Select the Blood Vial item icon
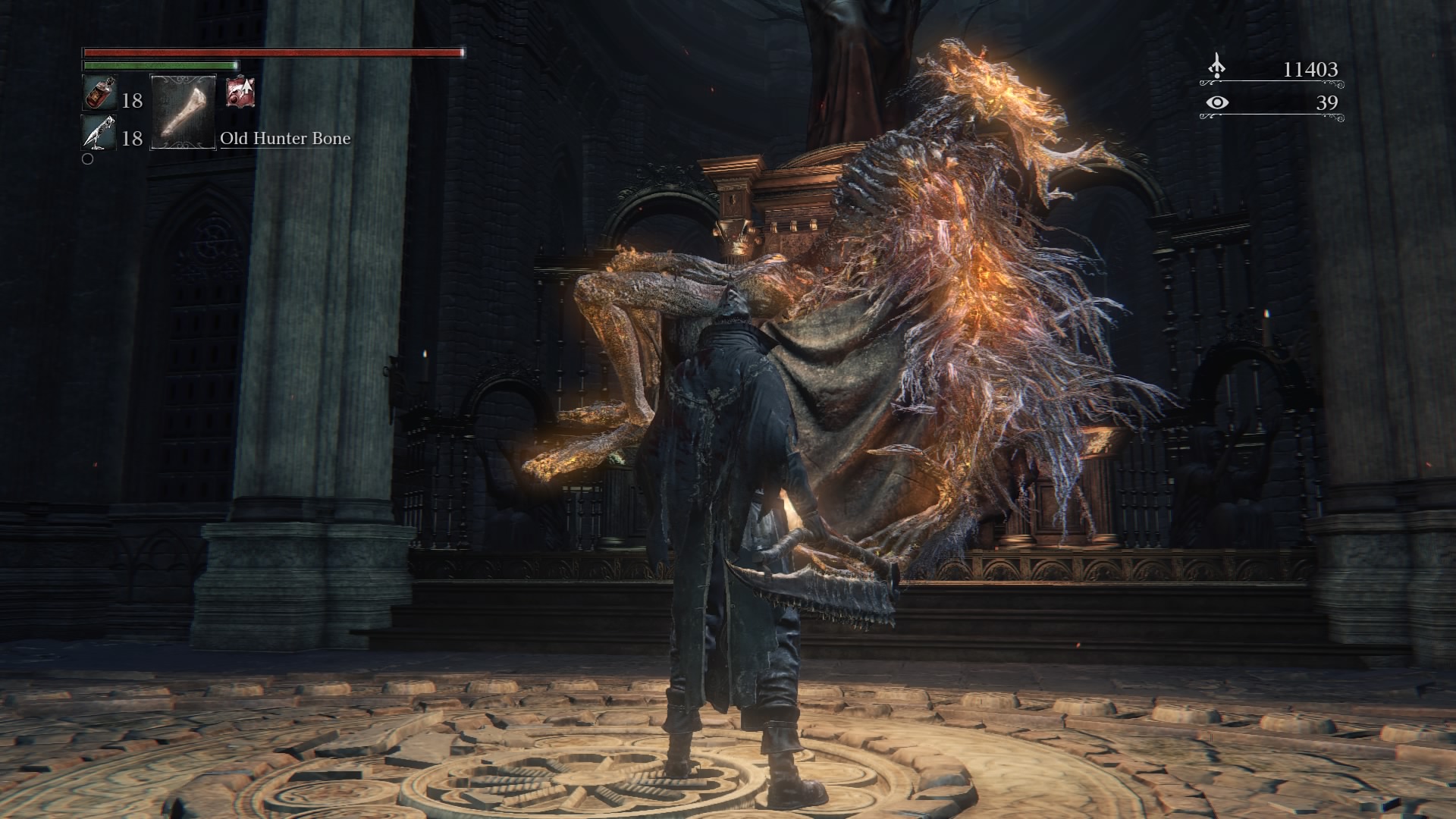1456x819 pixels. (99, 95)
